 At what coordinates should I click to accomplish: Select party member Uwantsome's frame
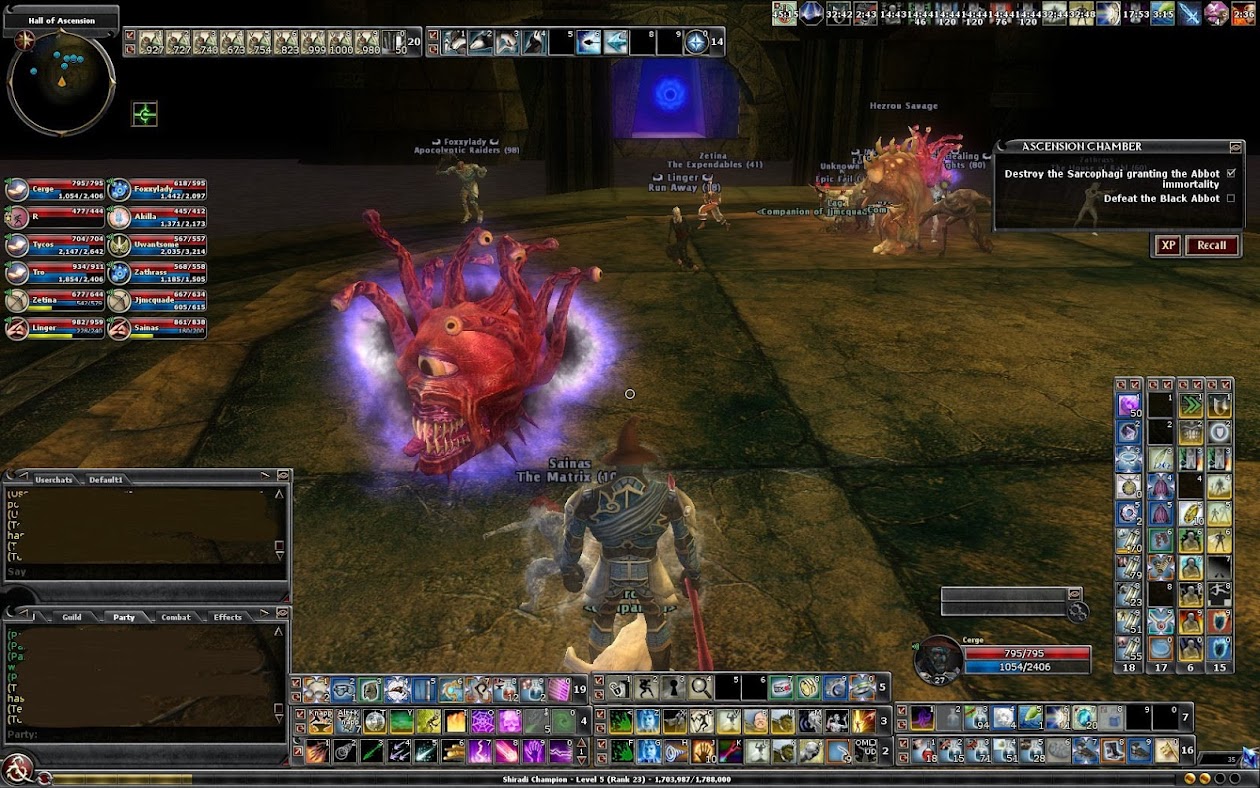click(156, 246)
